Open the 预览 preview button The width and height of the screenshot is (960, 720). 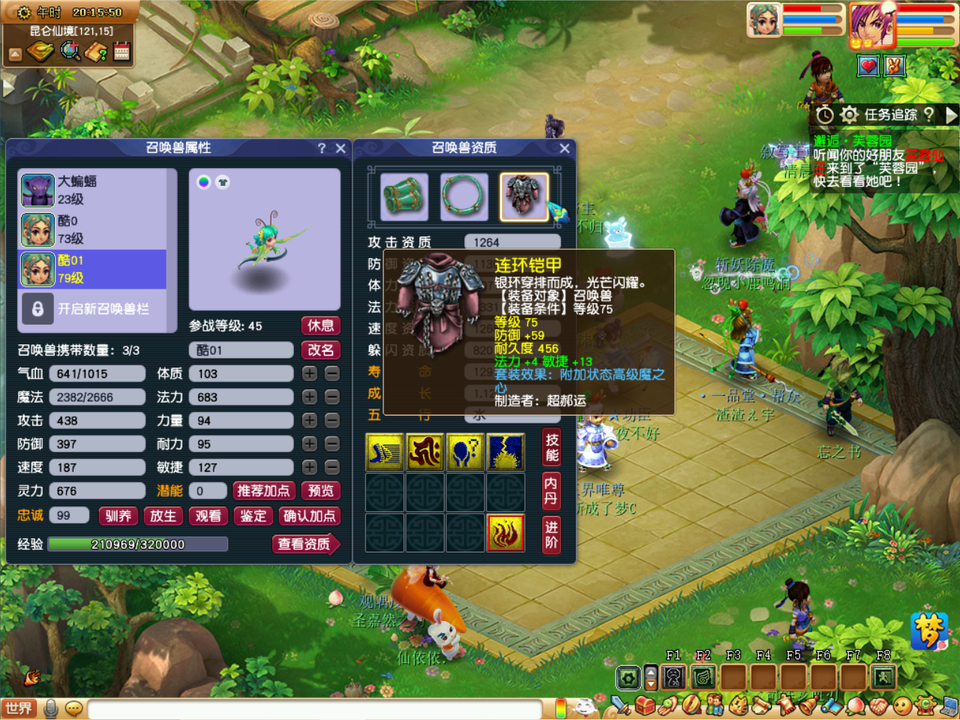[x=321, y=491]
